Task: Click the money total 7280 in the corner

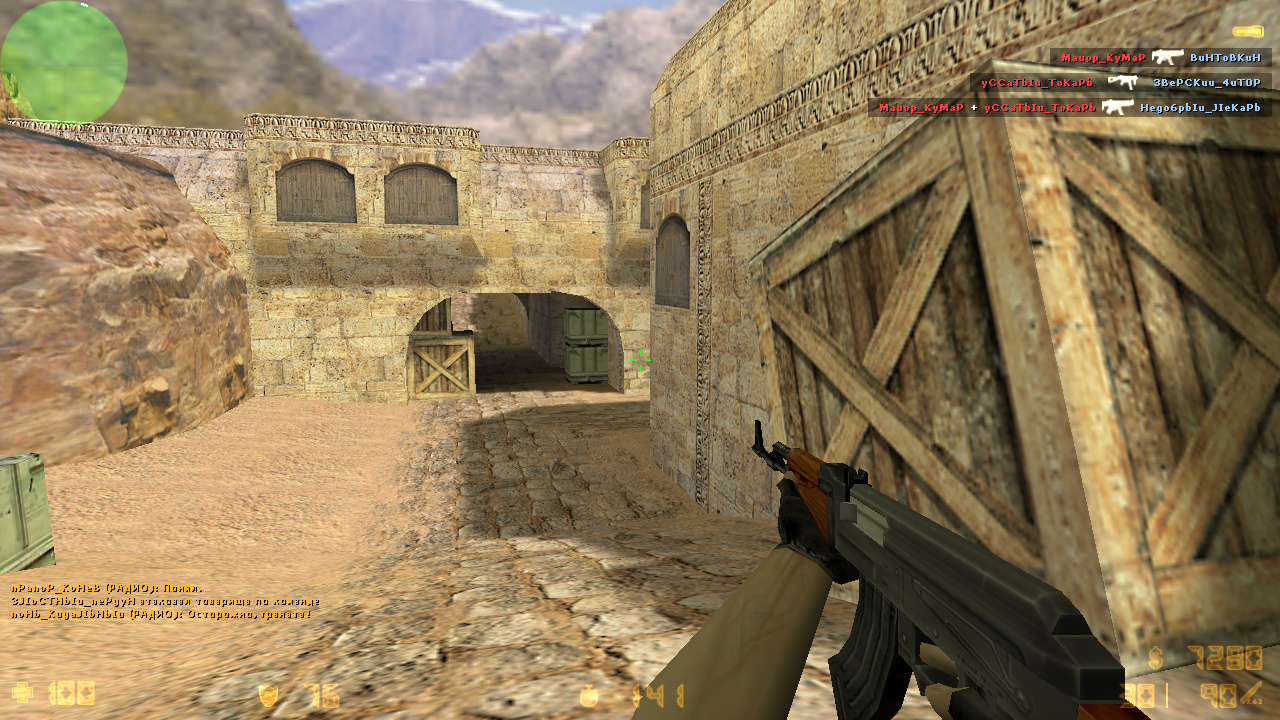Action: 1226,659
